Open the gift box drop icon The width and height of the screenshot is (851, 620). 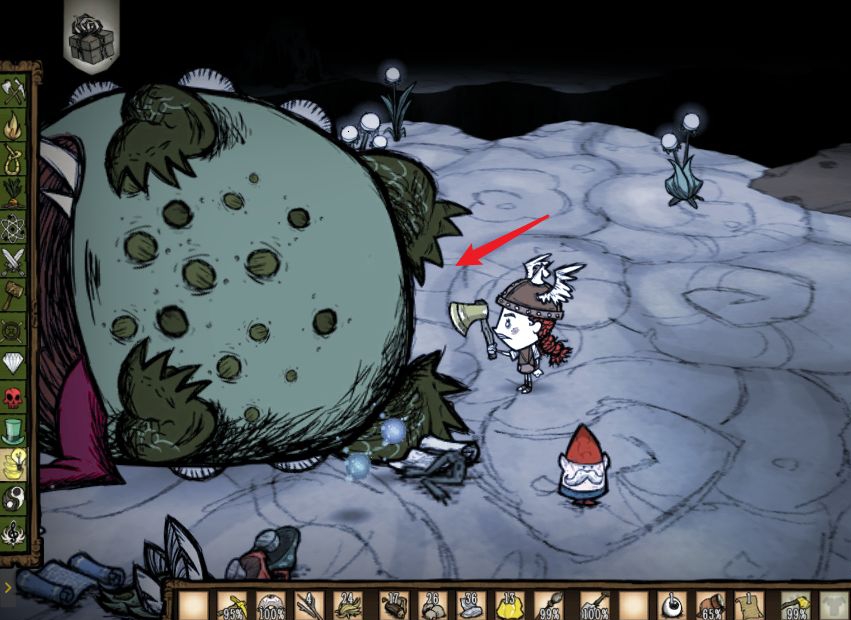[x=90, y=38]
